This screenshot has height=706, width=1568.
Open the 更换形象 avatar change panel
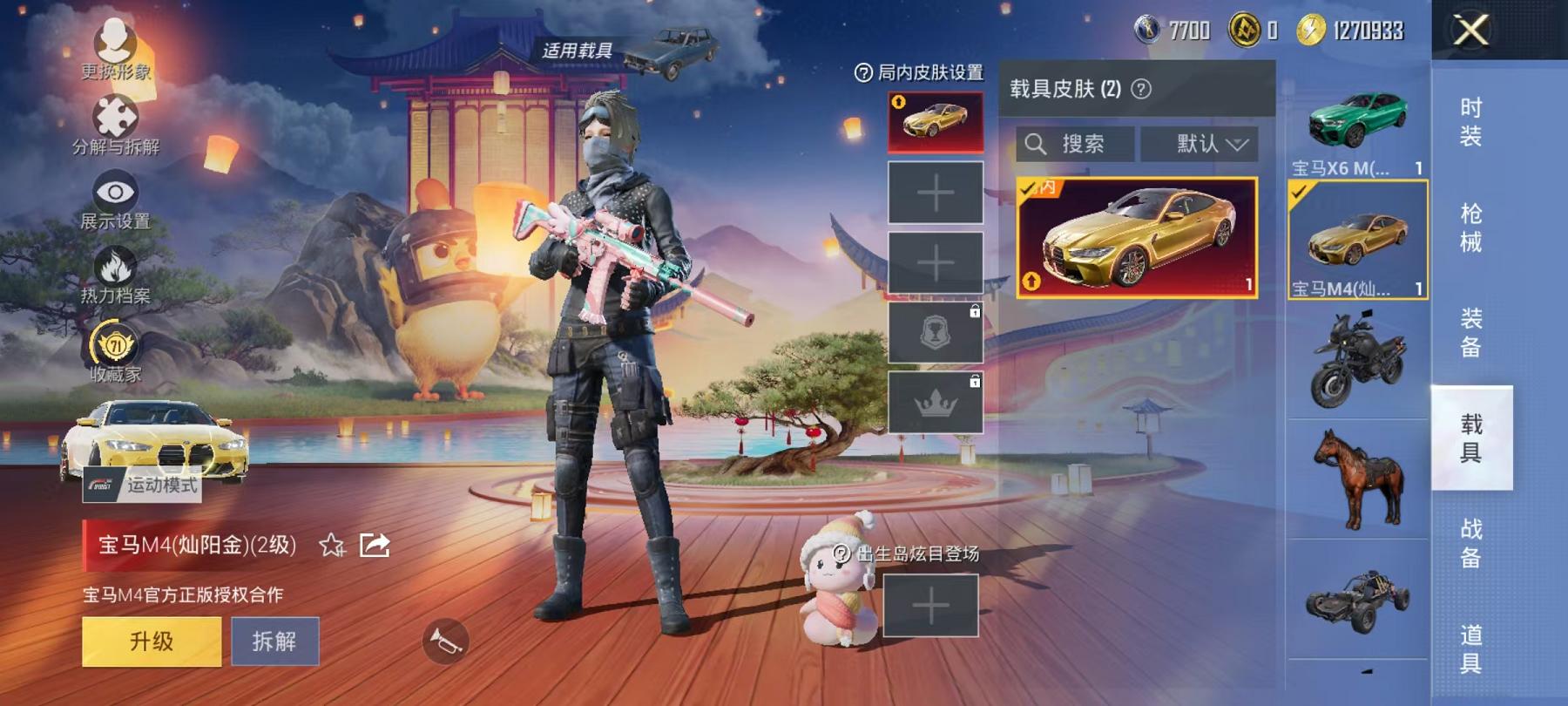pyautogui.click(x=113, y=41)
